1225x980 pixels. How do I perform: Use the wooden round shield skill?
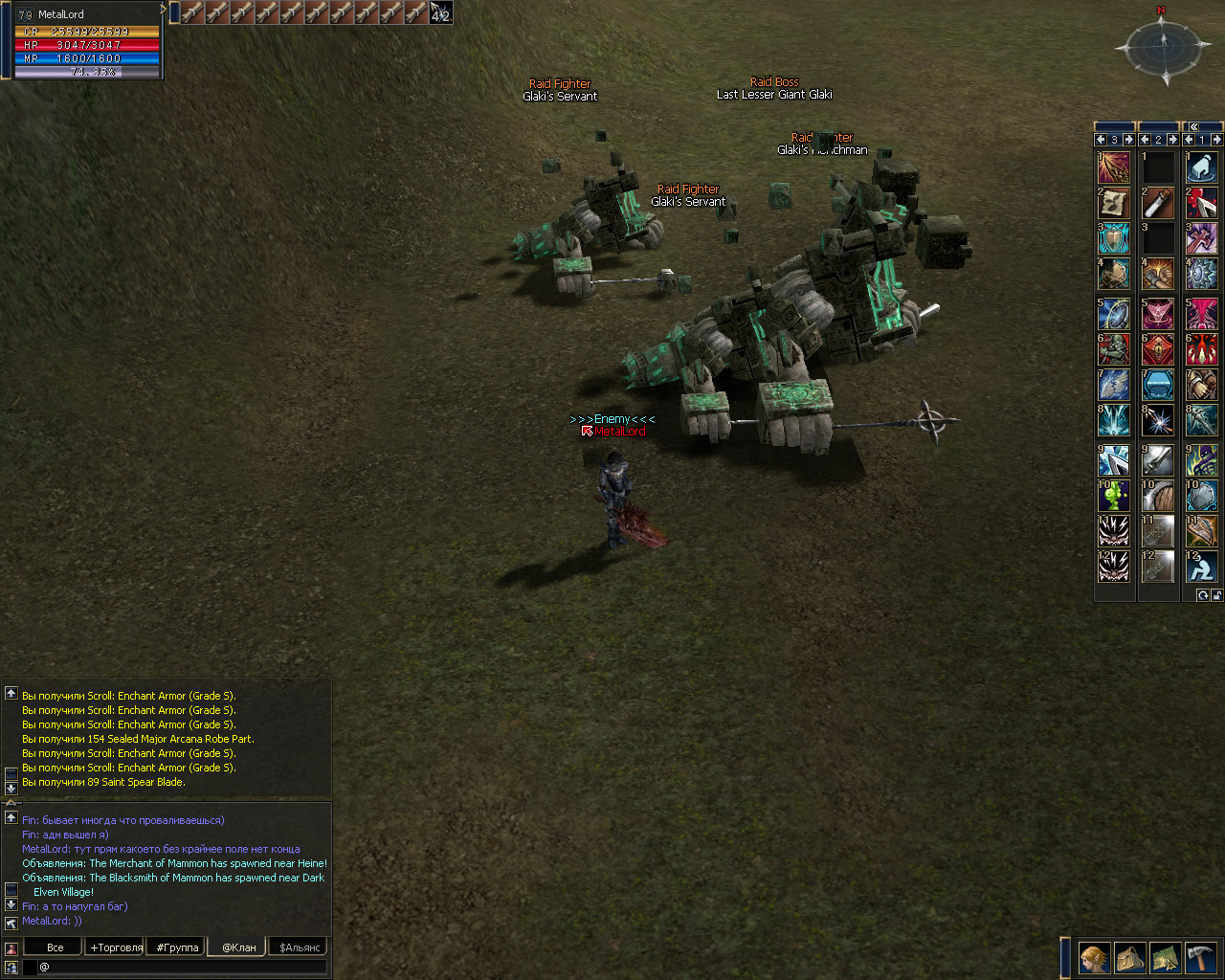click(1157, 496)
